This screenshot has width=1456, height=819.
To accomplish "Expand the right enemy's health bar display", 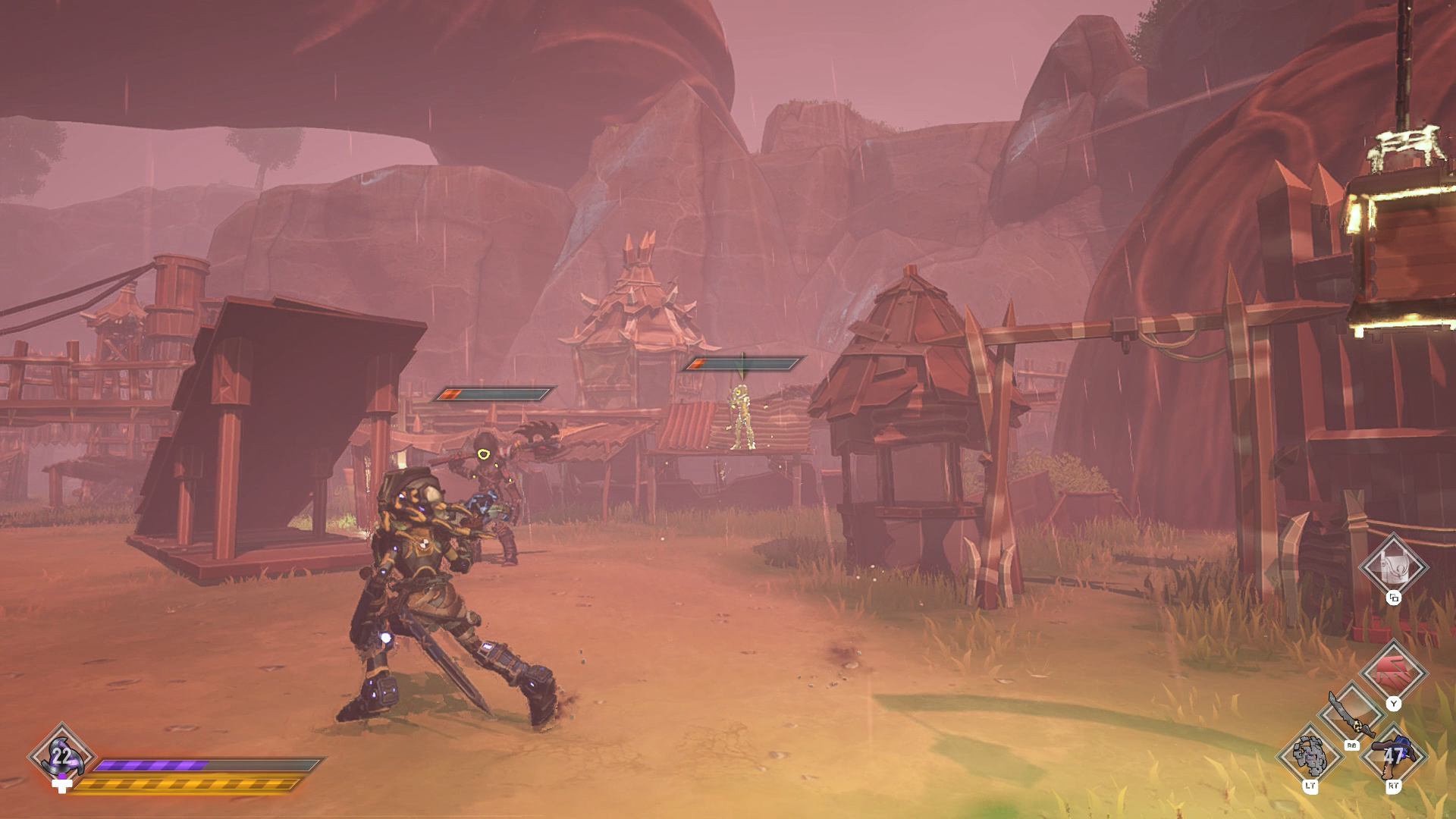I will point(747,363).
